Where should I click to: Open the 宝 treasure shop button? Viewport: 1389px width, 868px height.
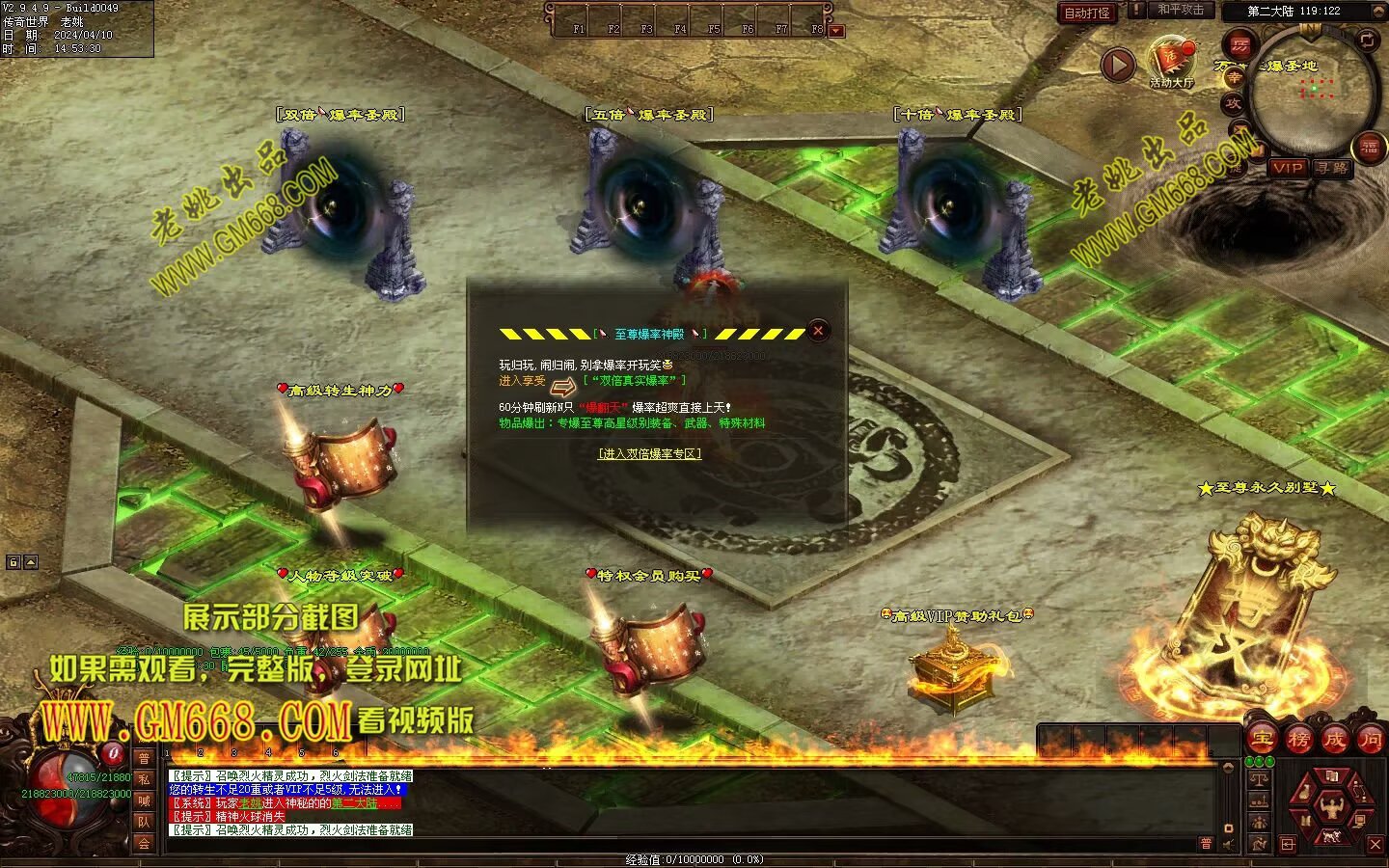click(1262, 740)
